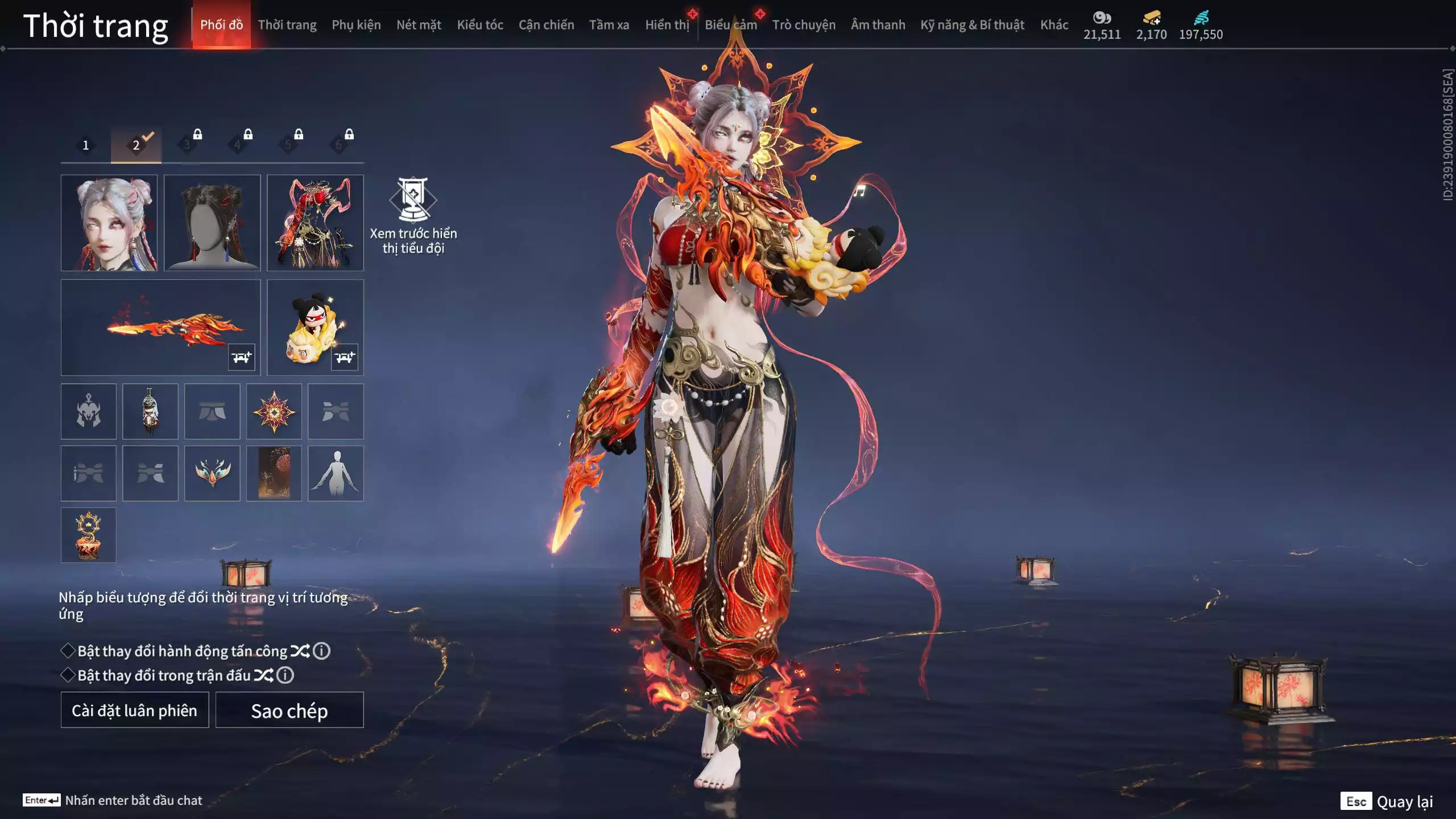Select the red star ornament slot
Viewport: 1456px width, 819px height.
coord(274,411)
